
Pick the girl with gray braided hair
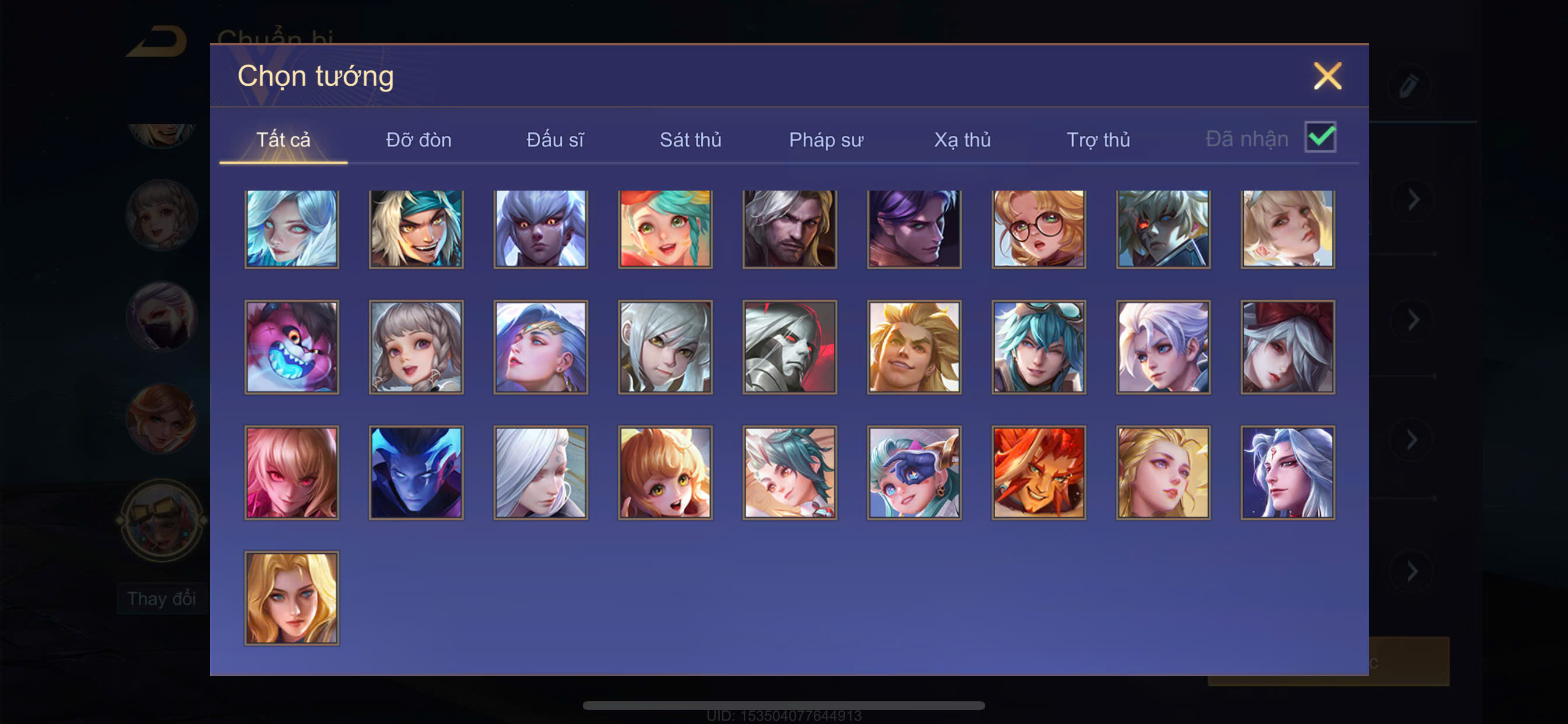coord(416,347)
